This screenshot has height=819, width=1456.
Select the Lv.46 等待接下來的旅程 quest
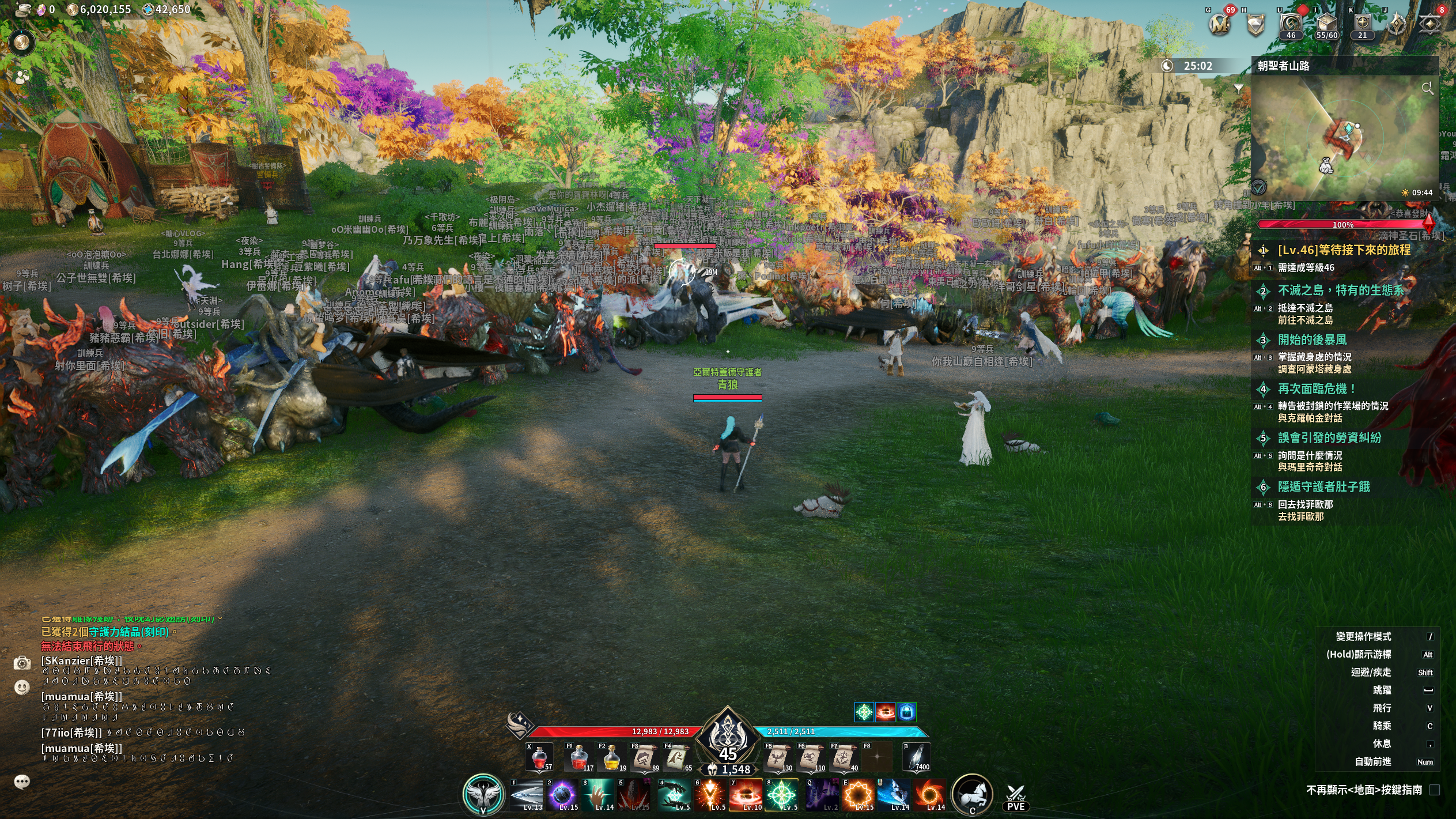point(1344,250)
